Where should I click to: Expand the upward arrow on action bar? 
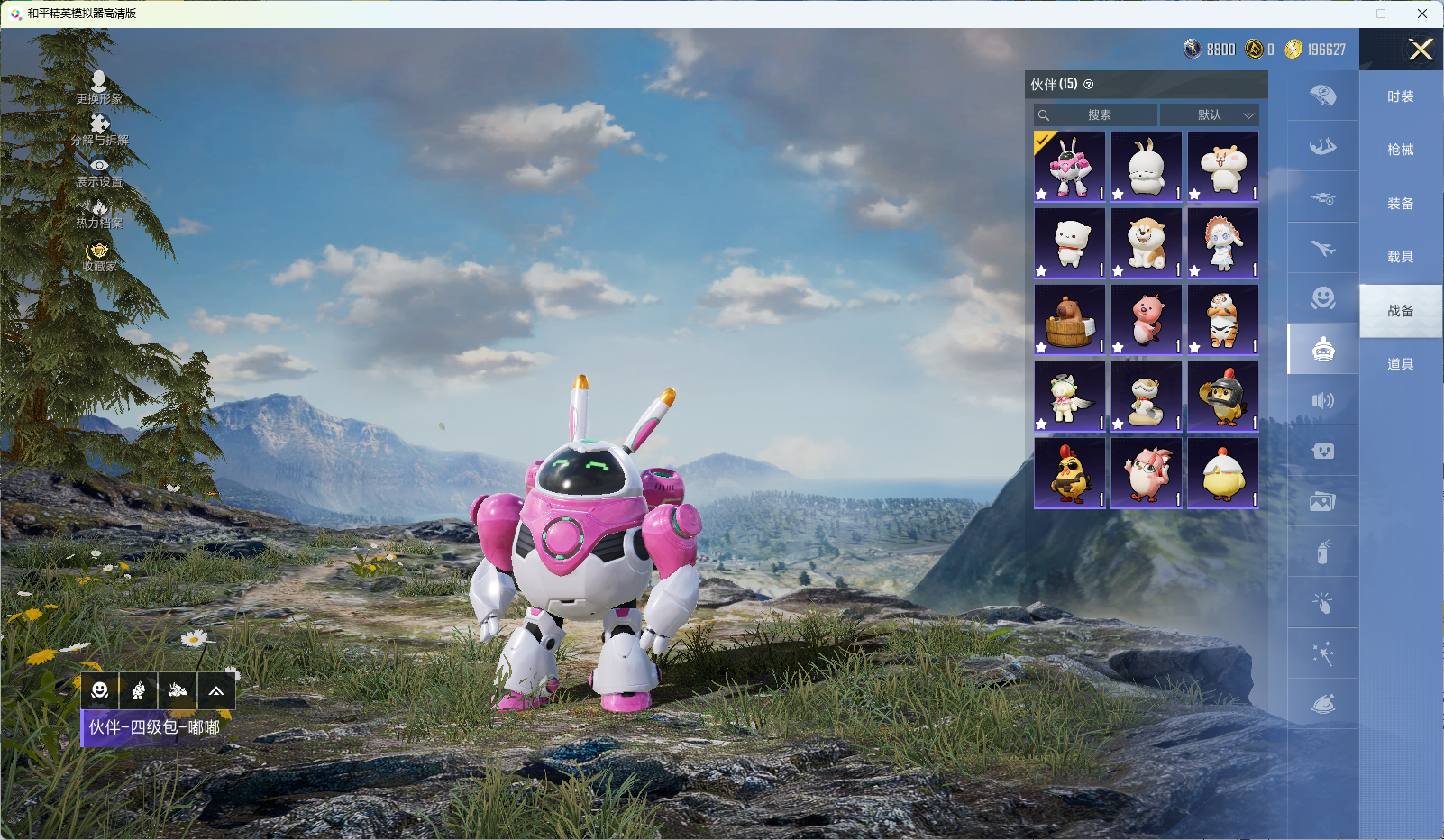[216, 691]
